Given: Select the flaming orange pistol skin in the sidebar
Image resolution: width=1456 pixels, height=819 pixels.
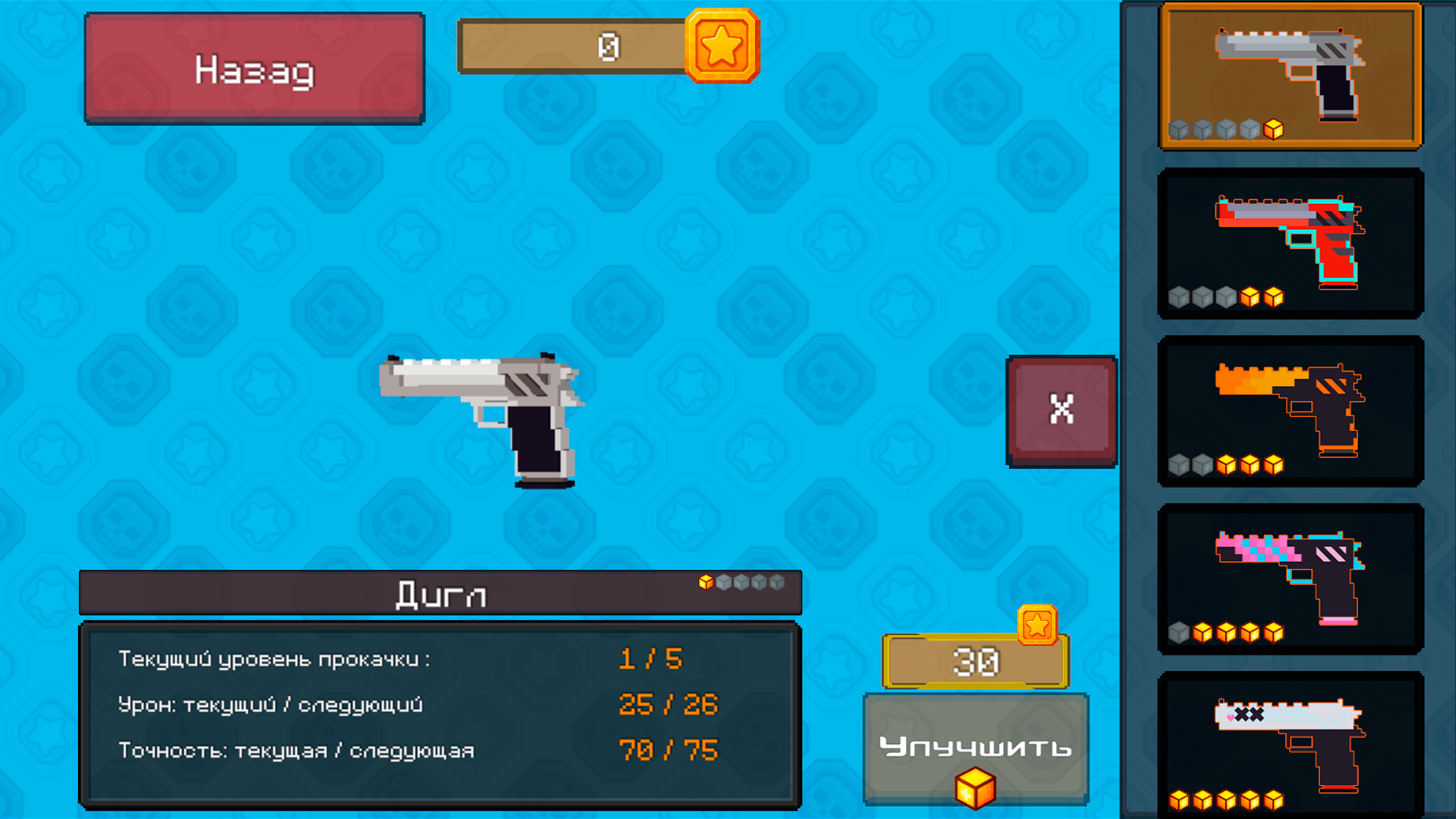Looking at the screenshot, I should 1289,409.
